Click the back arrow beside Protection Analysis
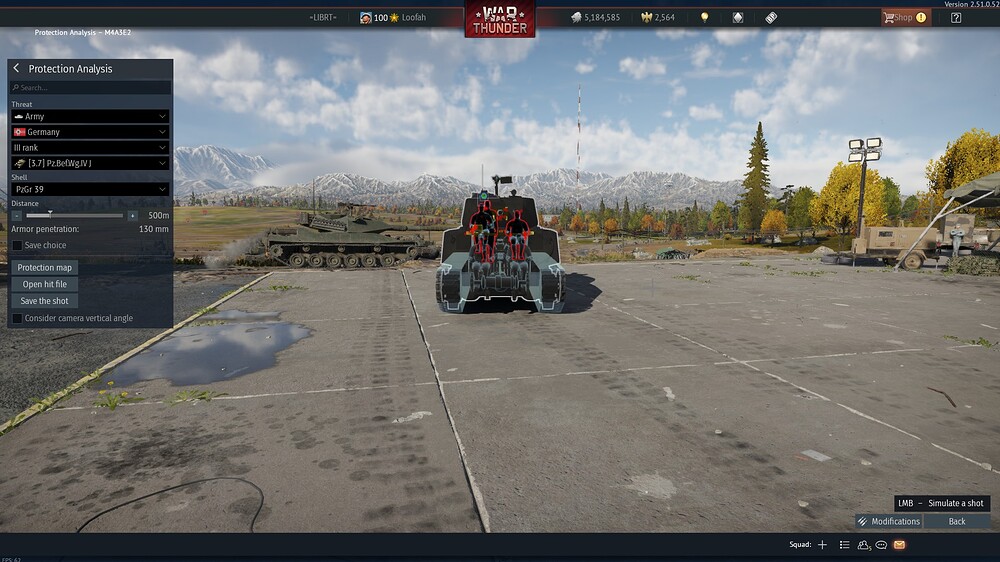 pyautogui.click(x=16, y=68)
